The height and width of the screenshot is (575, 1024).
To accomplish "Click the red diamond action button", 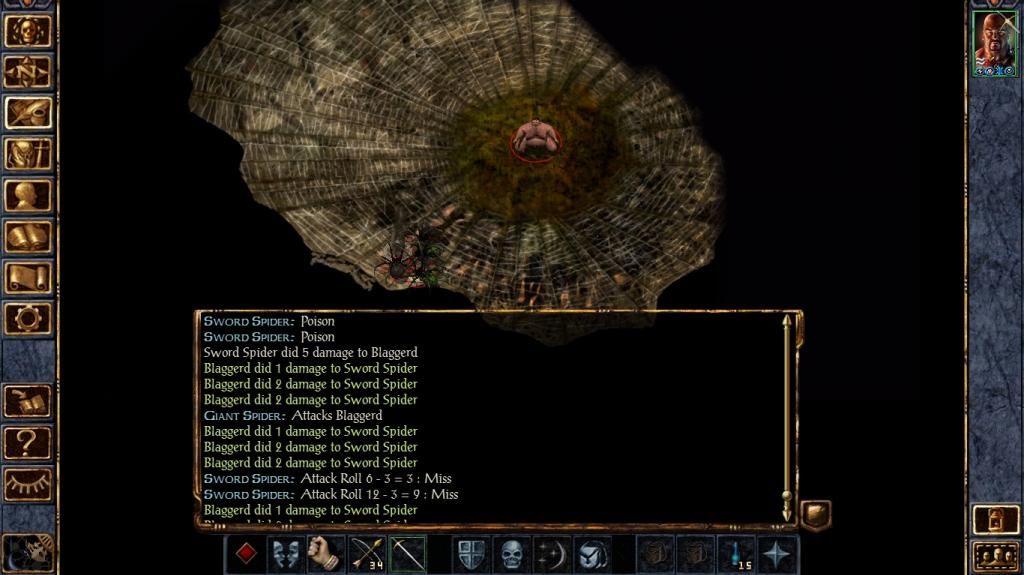I will [246, 554].
